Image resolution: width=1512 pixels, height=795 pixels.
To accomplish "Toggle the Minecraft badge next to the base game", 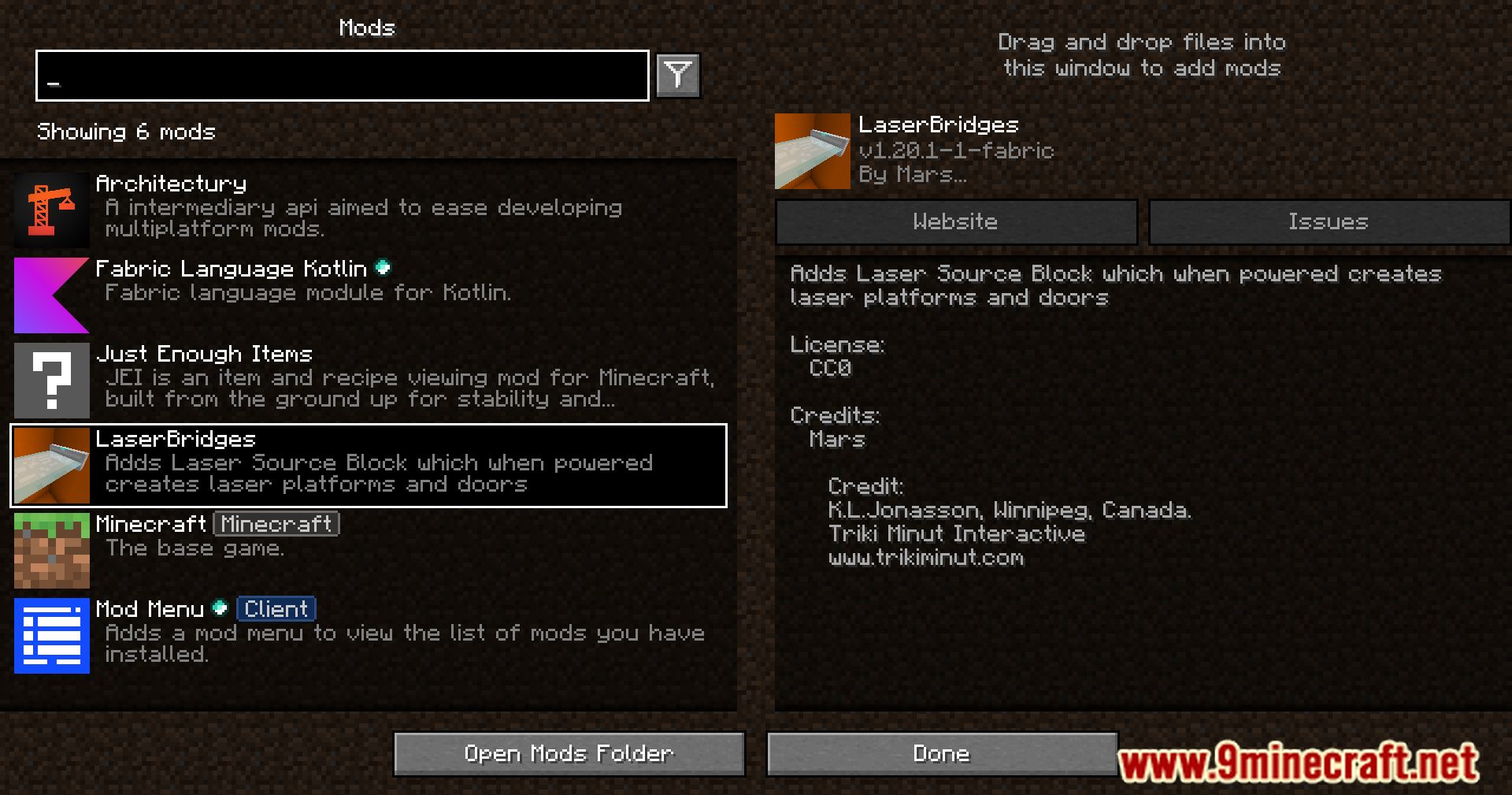I will (x=276, y=523).
